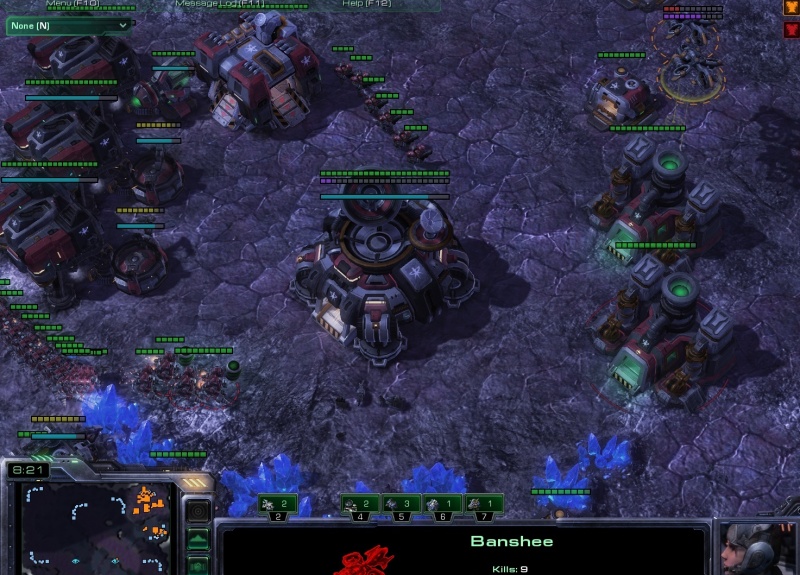Select control group 4

pos(360,505)
